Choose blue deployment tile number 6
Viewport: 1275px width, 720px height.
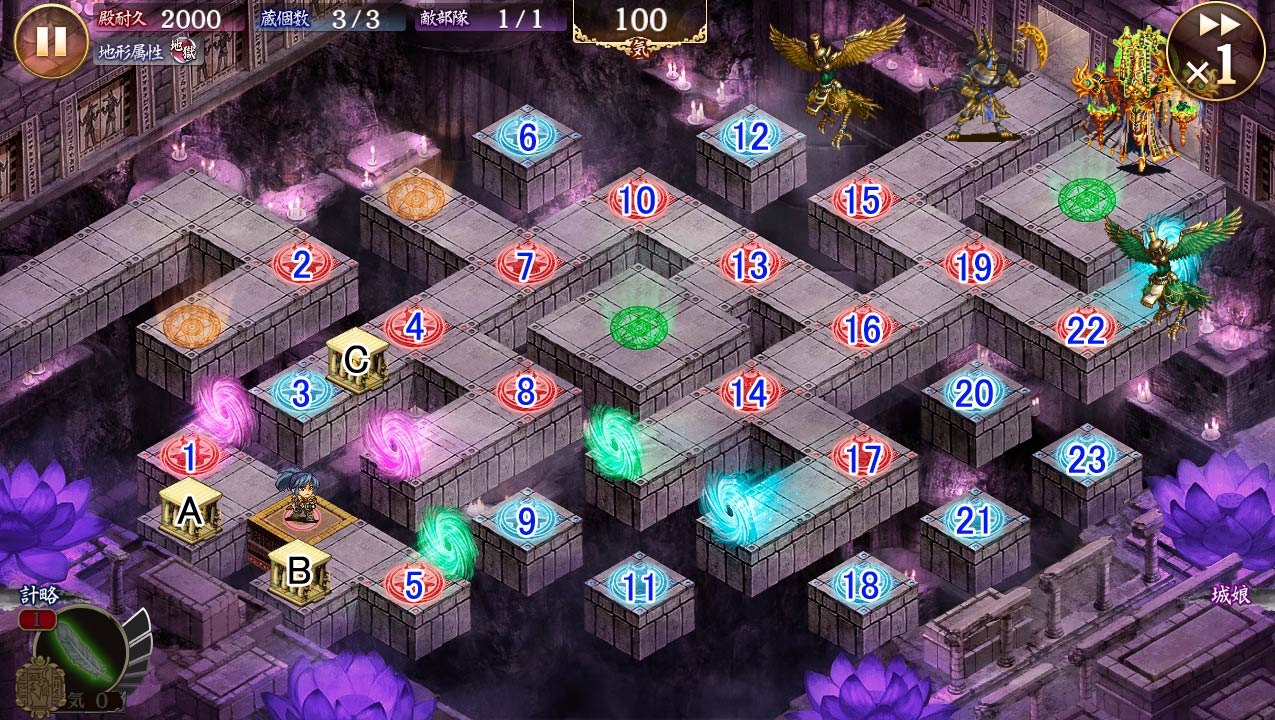pos(527,138)
